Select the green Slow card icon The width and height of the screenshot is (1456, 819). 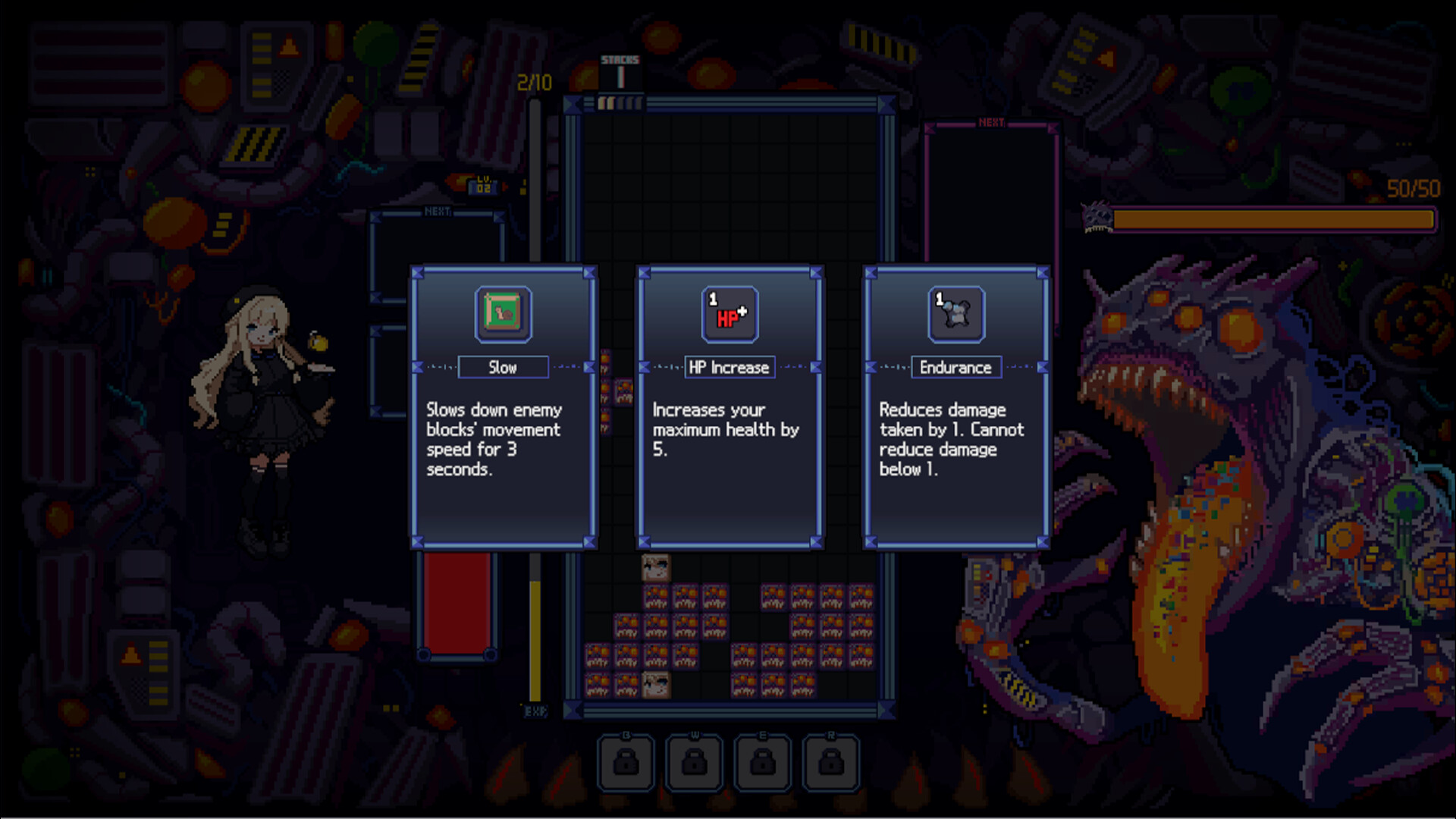coord(503,315)
